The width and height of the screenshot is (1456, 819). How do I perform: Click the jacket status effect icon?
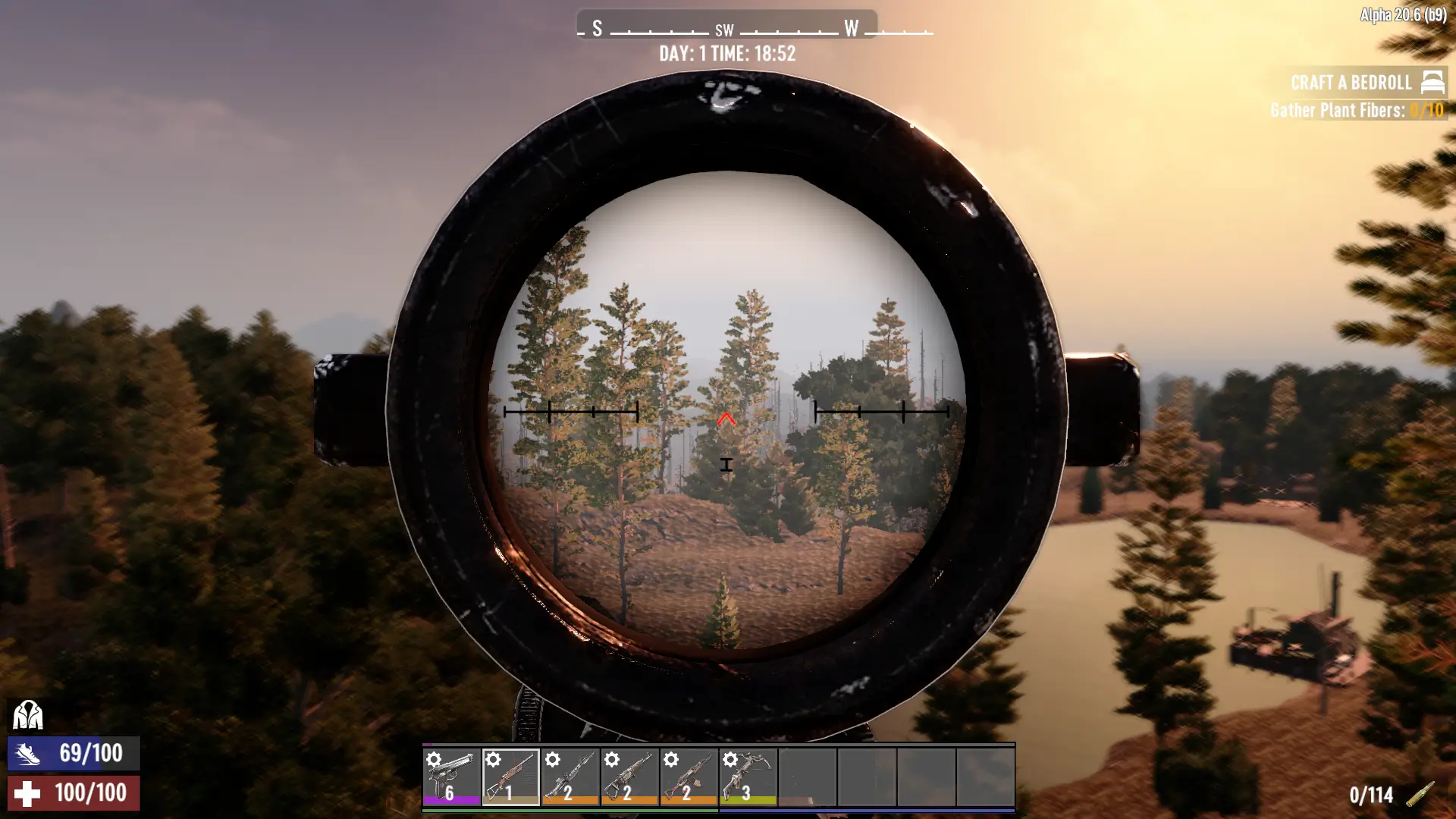point(28,714)
